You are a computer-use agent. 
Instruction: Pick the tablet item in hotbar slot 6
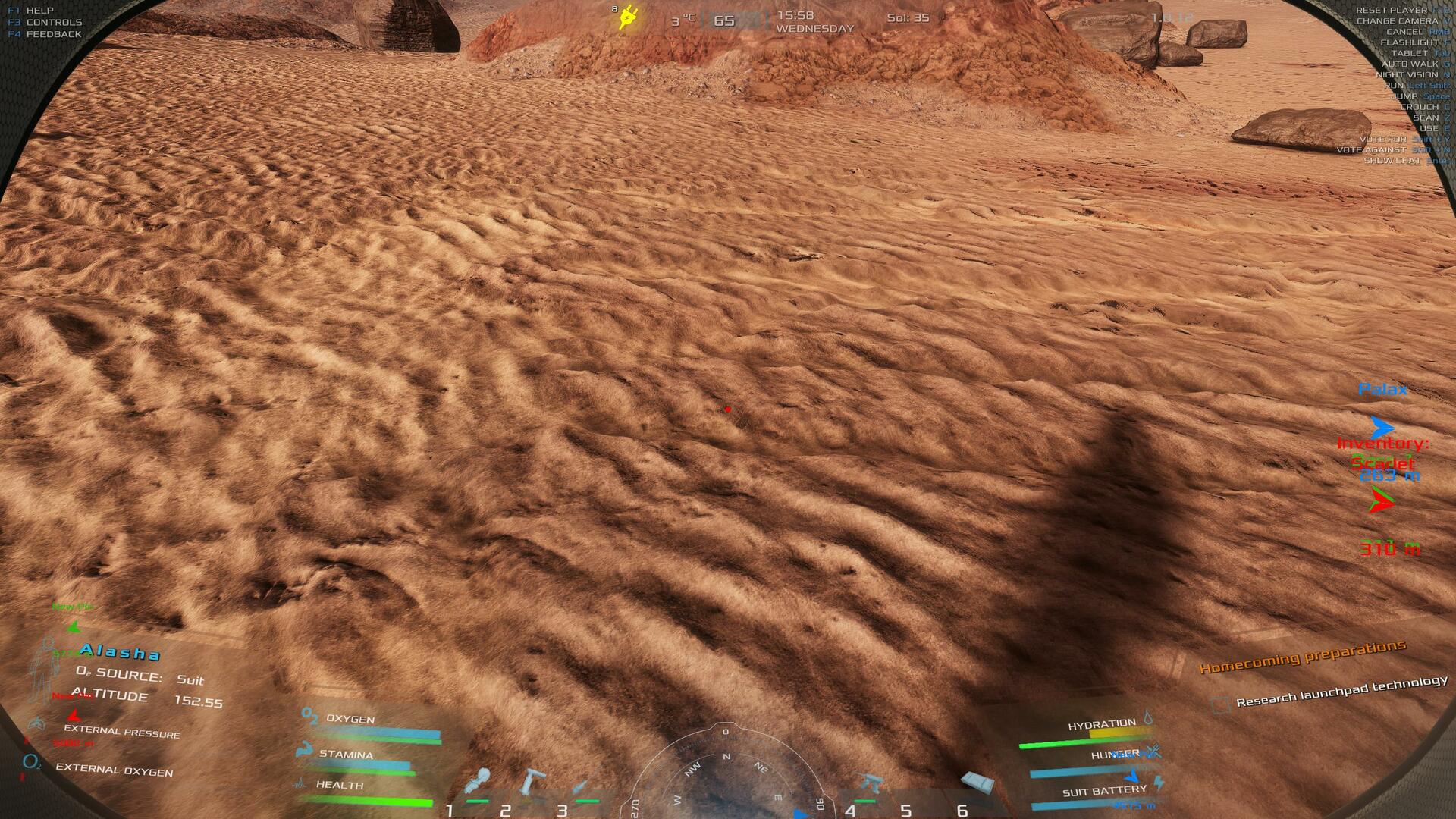[x=977, y=783]
